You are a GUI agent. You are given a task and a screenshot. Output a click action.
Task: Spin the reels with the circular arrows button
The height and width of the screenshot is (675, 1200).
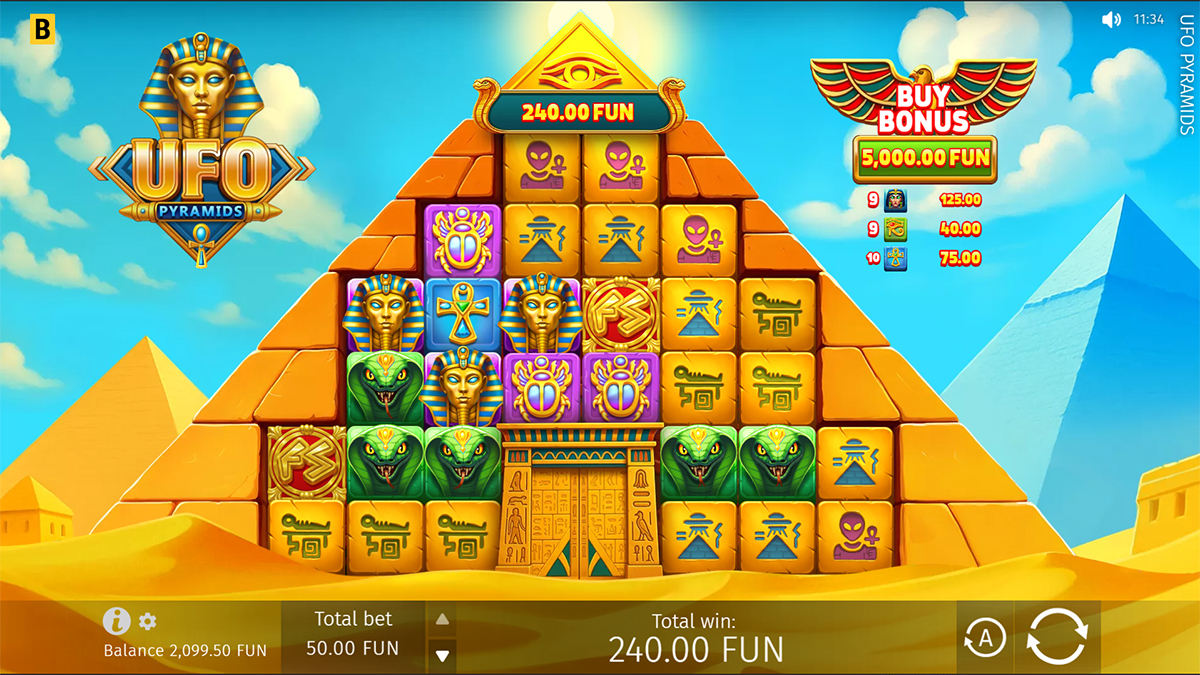(x=1056, y=638)
